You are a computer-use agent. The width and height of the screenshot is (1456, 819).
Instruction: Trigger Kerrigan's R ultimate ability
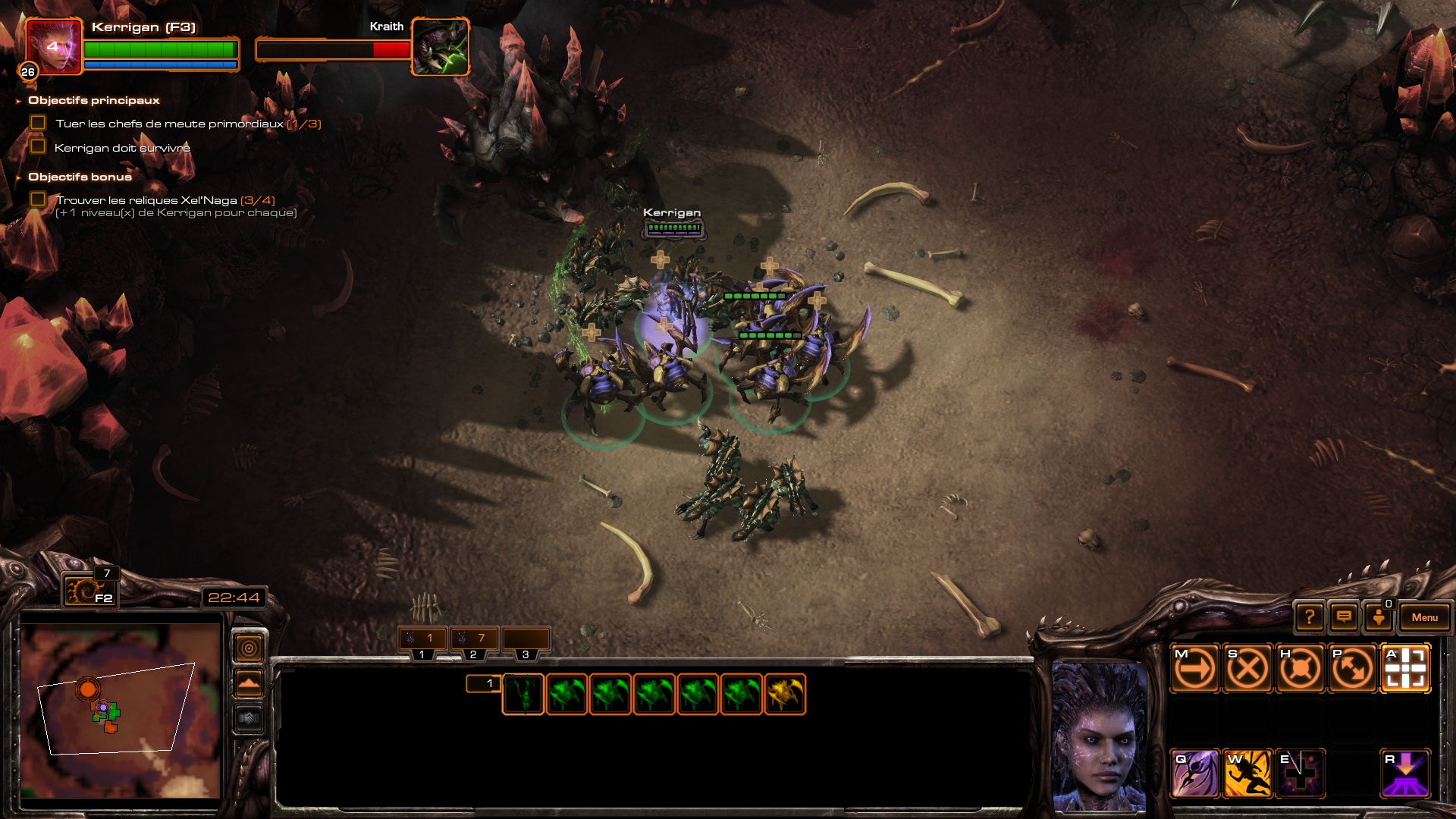tap(1405, 773)
